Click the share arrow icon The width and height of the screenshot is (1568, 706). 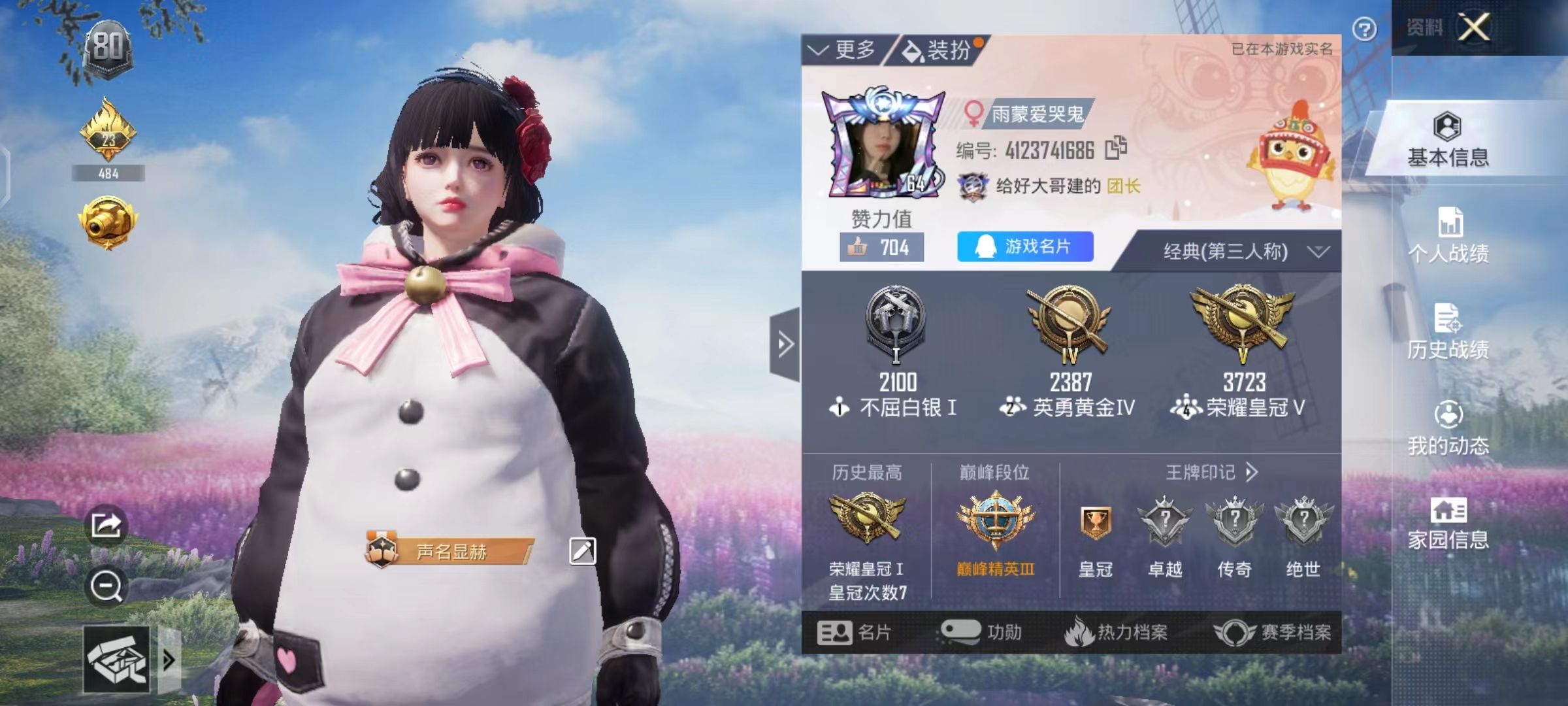coord(106,525)
